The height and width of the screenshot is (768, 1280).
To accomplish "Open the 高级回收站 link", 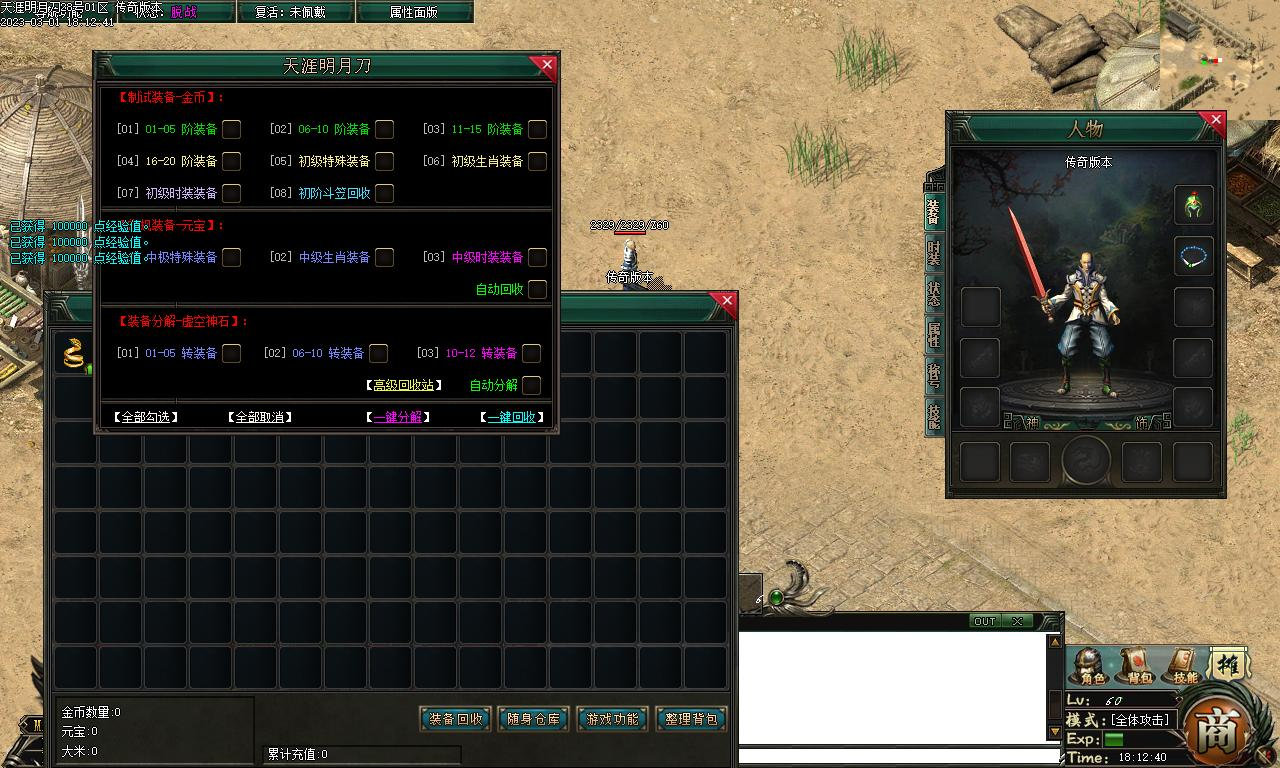I will (403, 385).
